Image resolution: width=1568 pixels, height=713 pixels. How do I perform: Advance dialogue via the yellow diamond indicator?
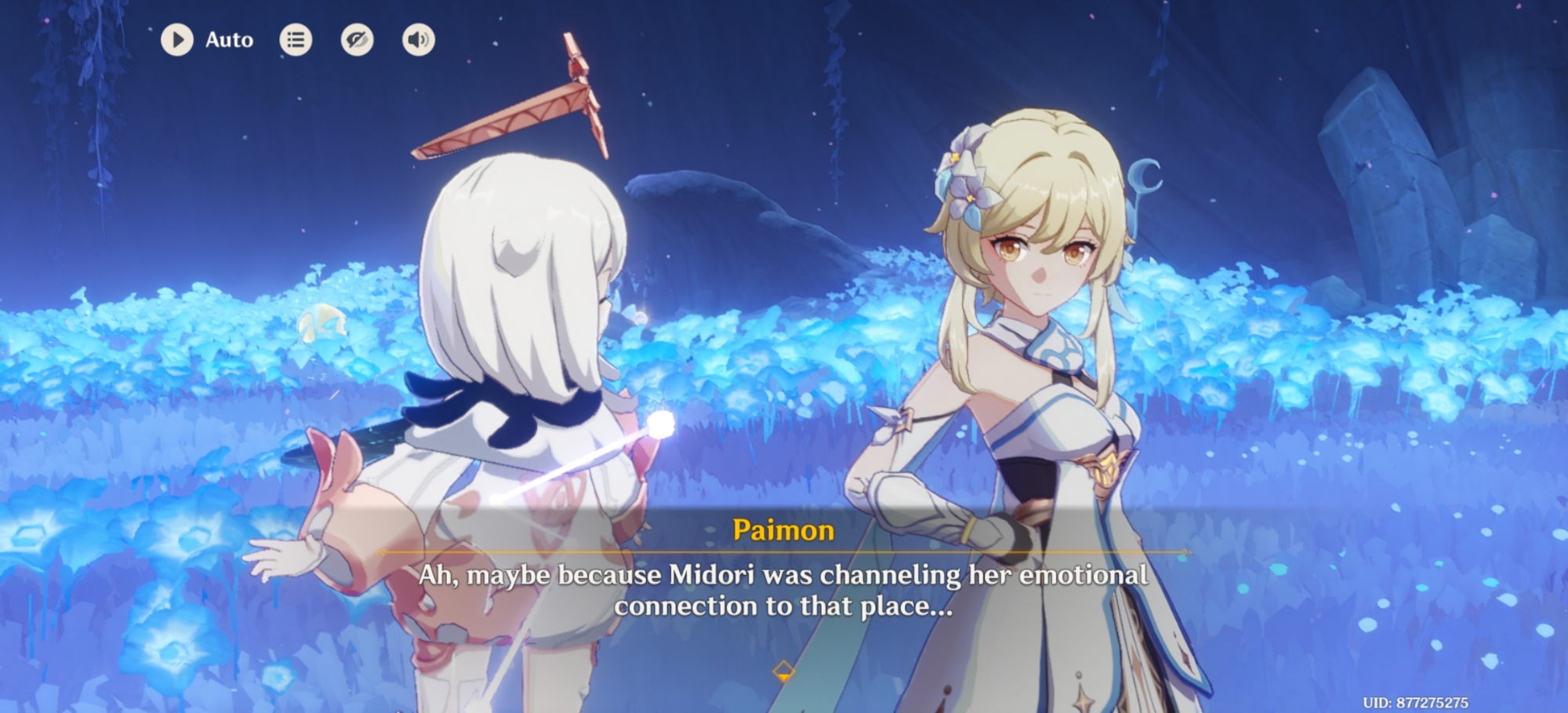783,671
